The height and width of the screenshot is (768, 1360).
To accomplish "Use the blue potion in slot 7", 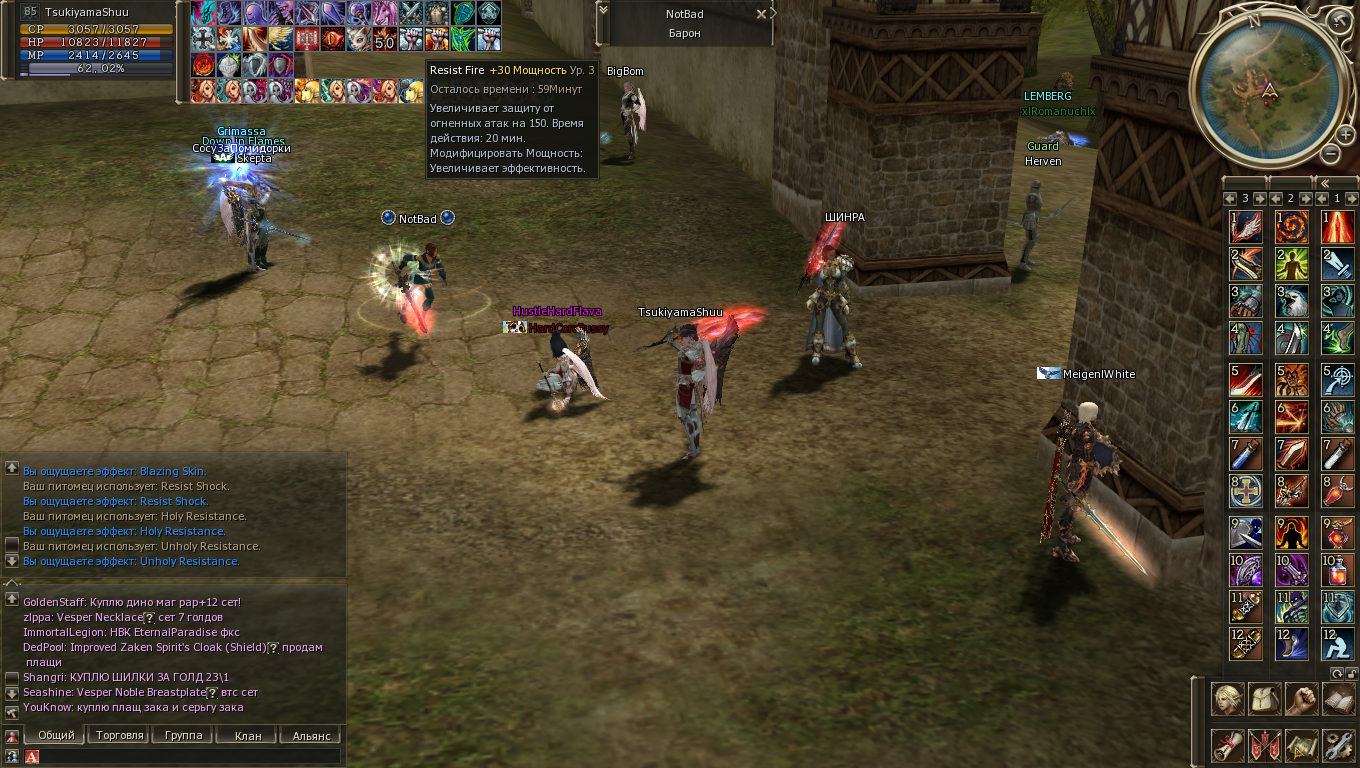I will 1245,455.
